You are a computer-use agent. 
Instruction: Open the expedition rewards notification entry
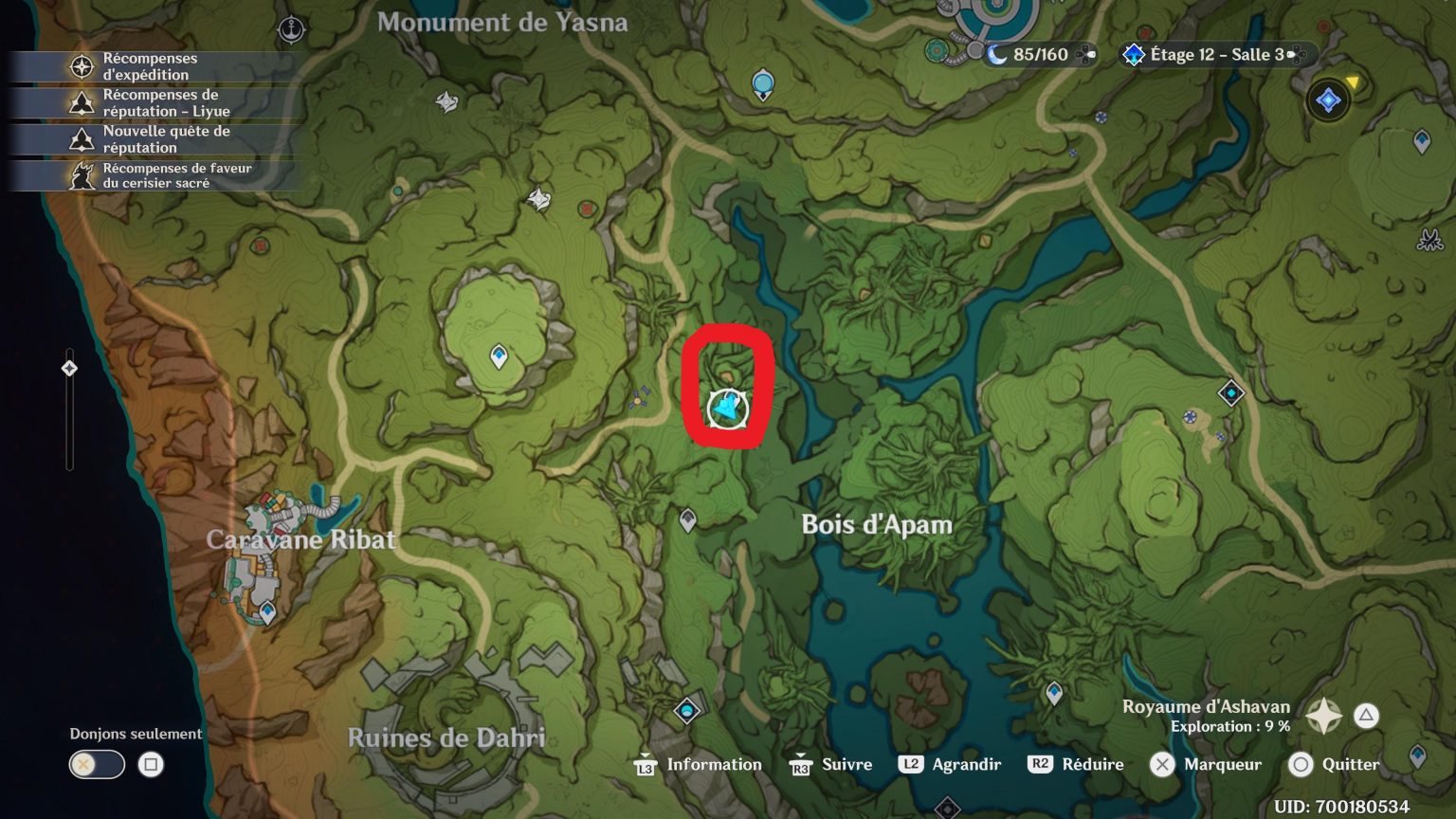152,65
